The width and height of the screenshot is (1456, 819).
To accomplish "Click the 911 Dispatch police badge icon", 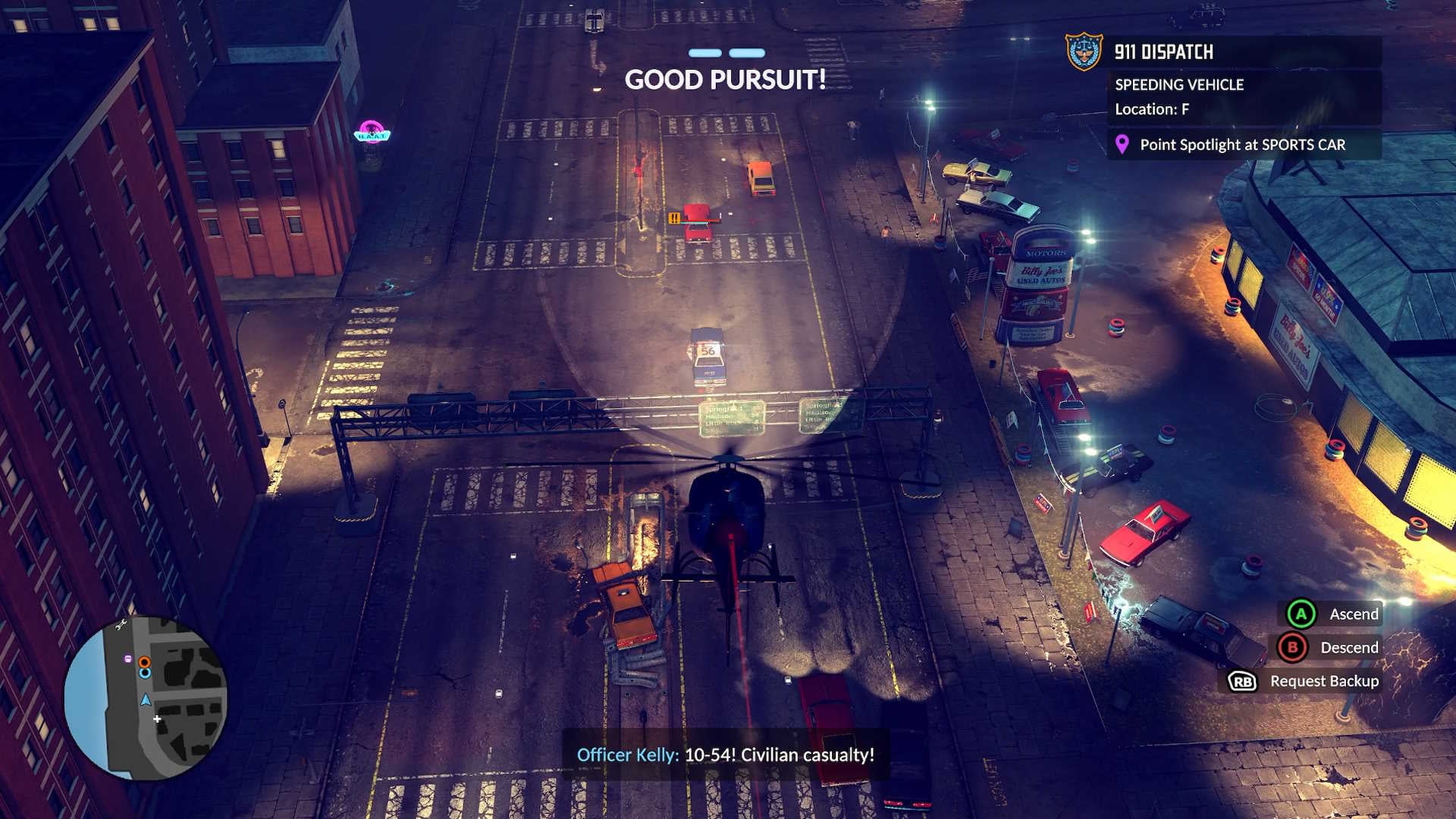I will 1084,52.
